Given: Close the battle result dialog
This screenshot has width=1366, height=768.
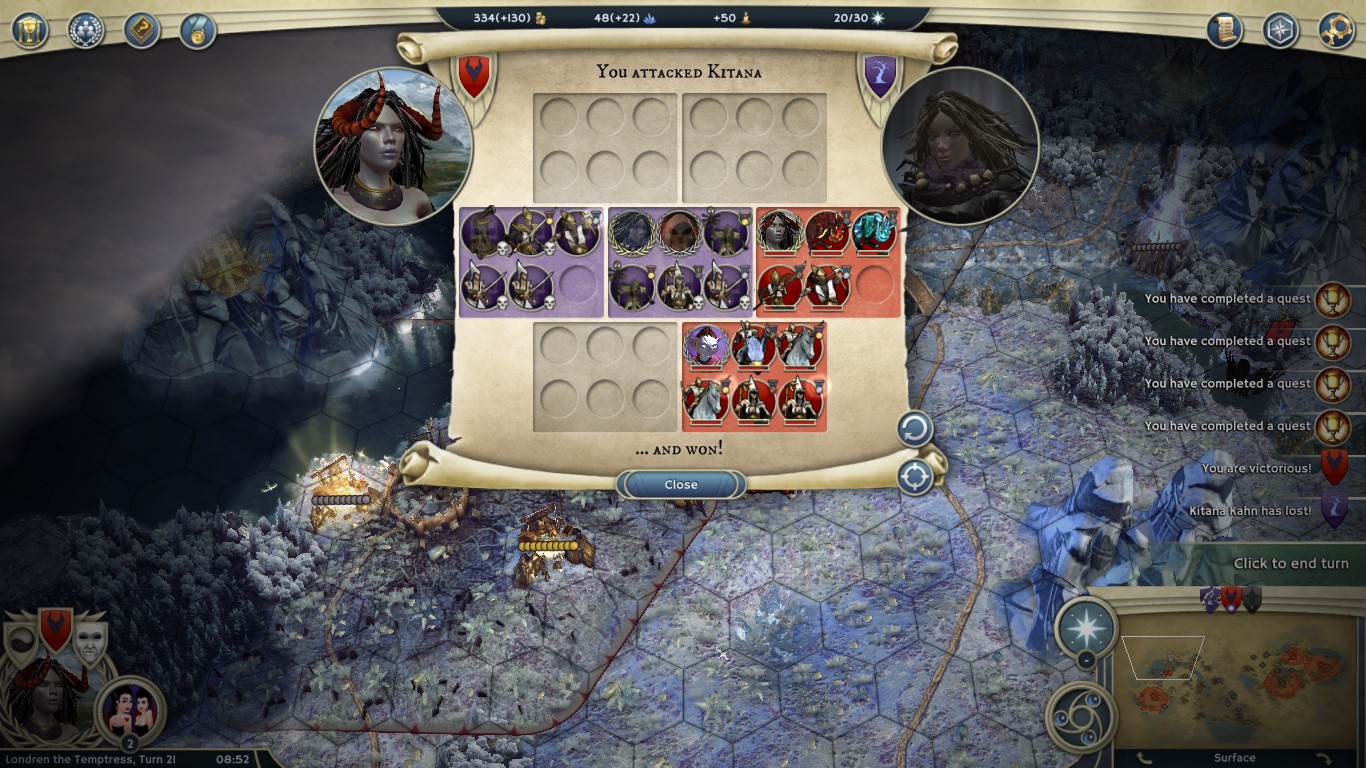Looking at the screenshot, I should click(x=681, y=485).
